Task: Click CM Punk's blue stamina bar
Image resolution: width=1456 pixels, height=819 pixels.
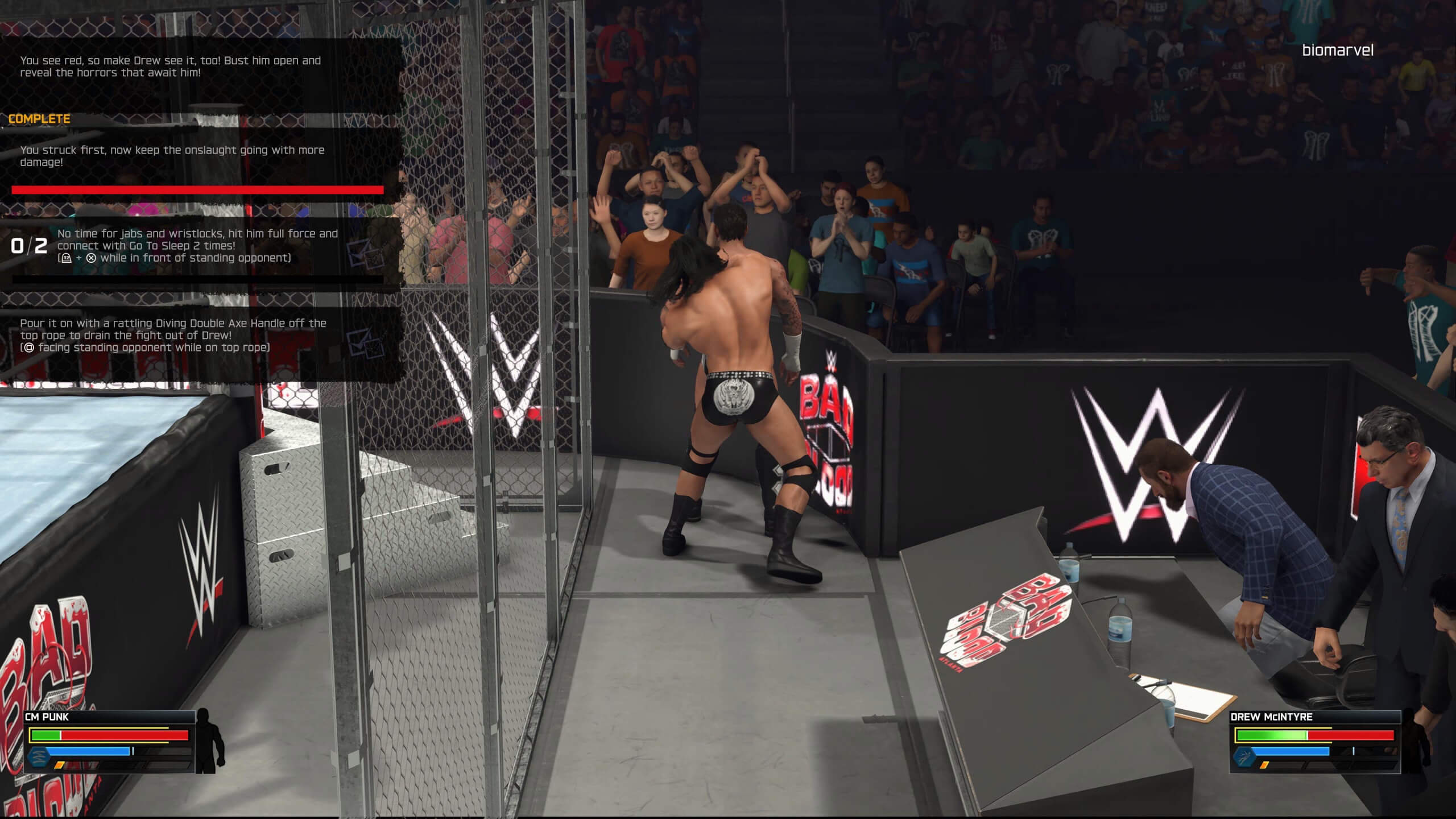Action: click(89, 752)
